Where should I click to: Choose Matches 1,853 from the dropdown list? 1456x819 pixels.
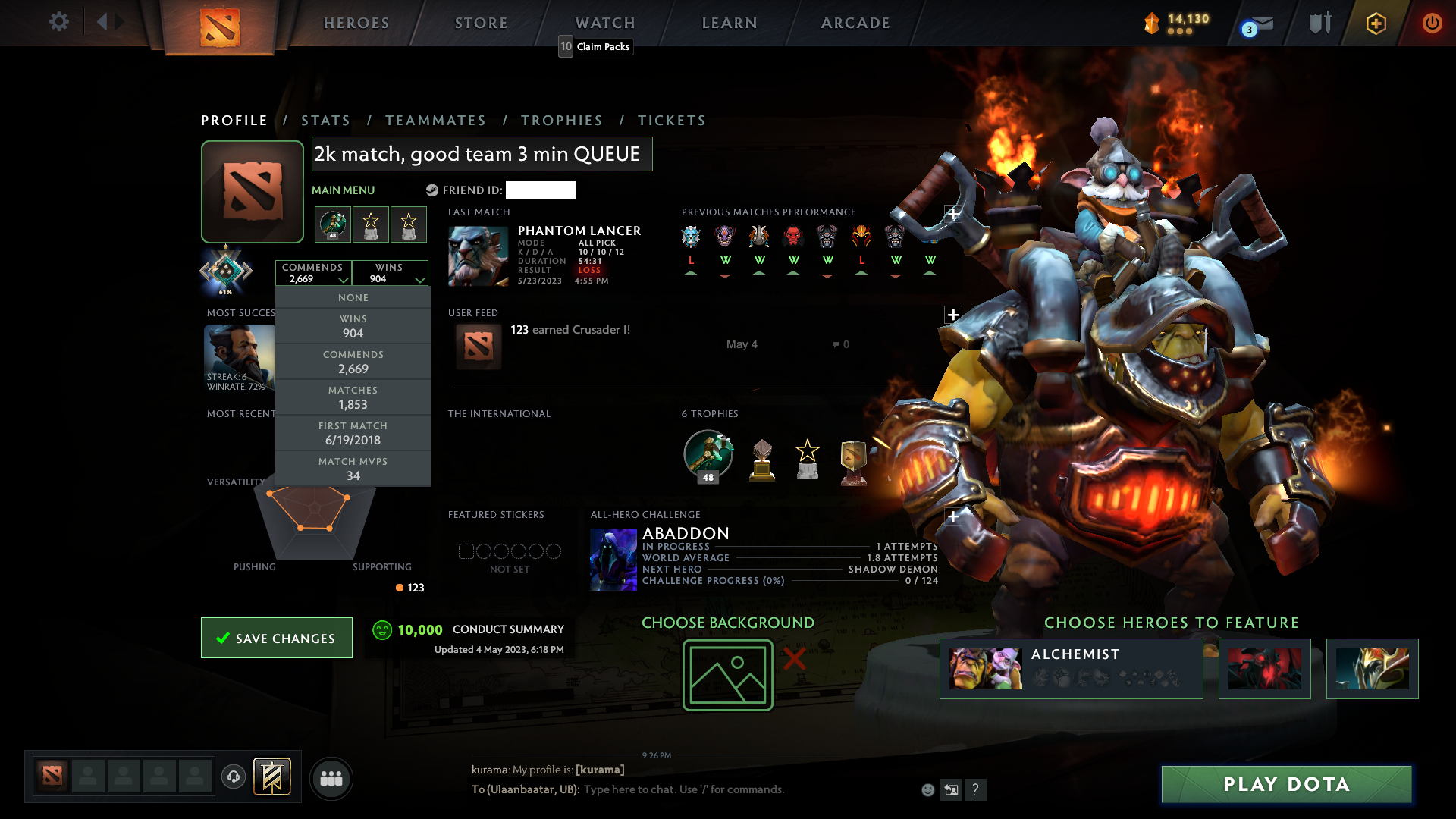[x=353, y=397]
